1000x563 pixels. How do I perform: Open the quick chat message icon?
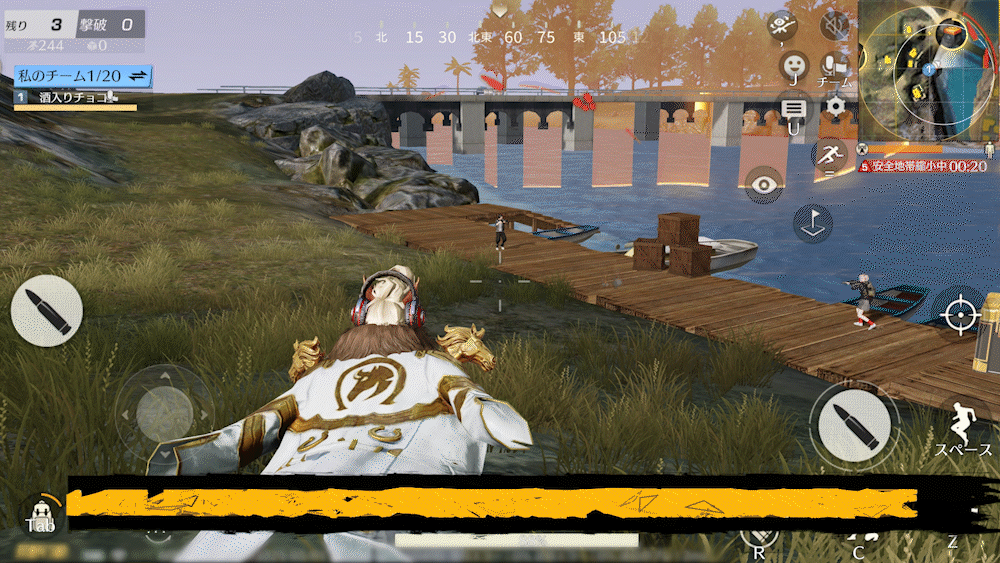point(794,107)
